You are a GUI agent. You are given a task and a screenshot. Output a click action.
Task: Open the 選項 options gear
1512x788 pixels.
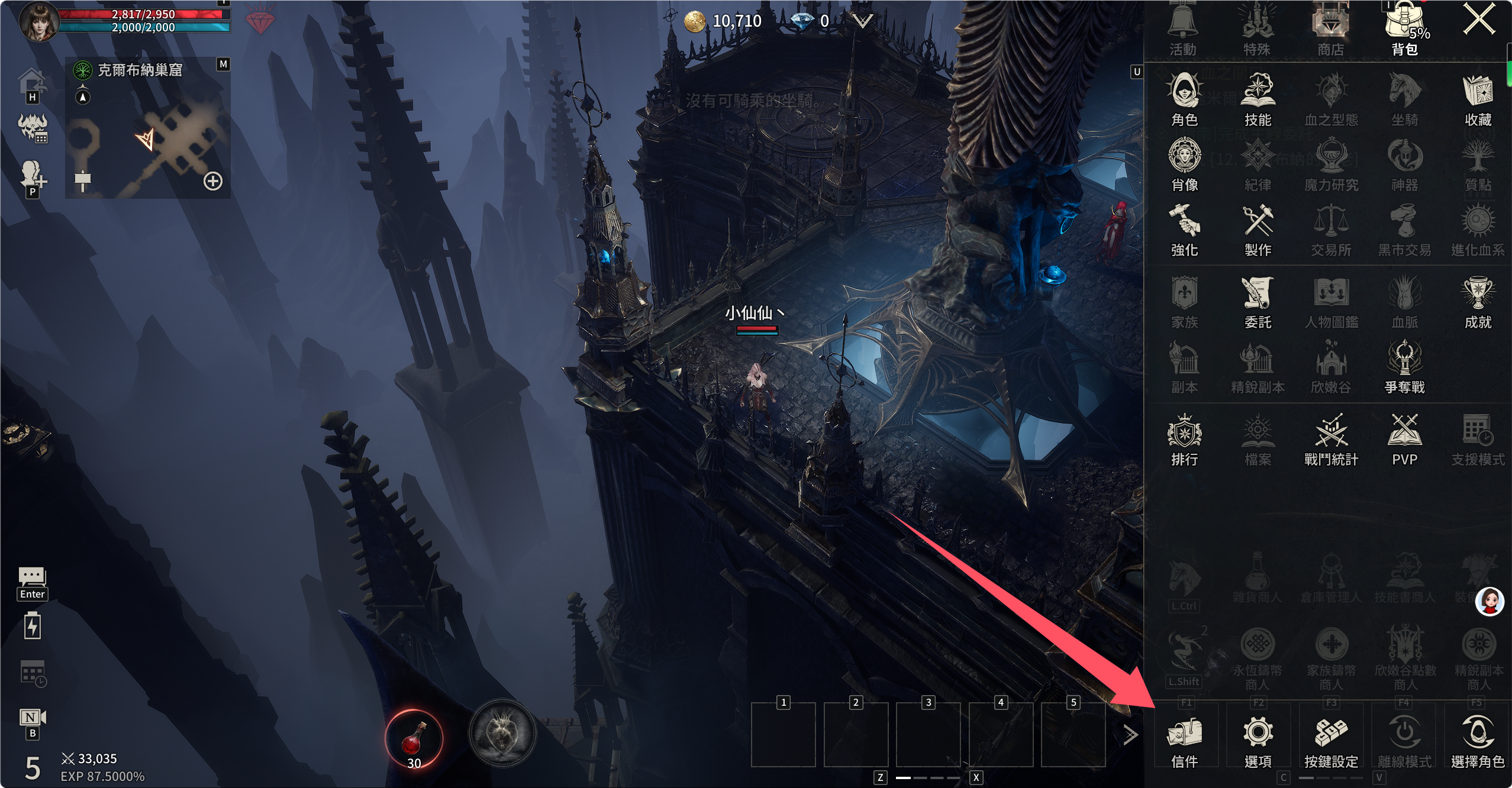tap(1258, 741)
